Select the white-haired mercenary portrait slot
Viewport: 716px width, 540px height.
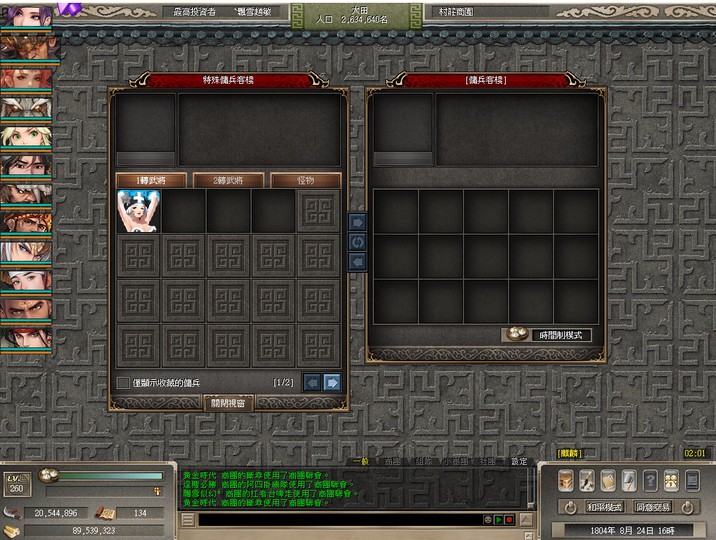tap(138, 212)
